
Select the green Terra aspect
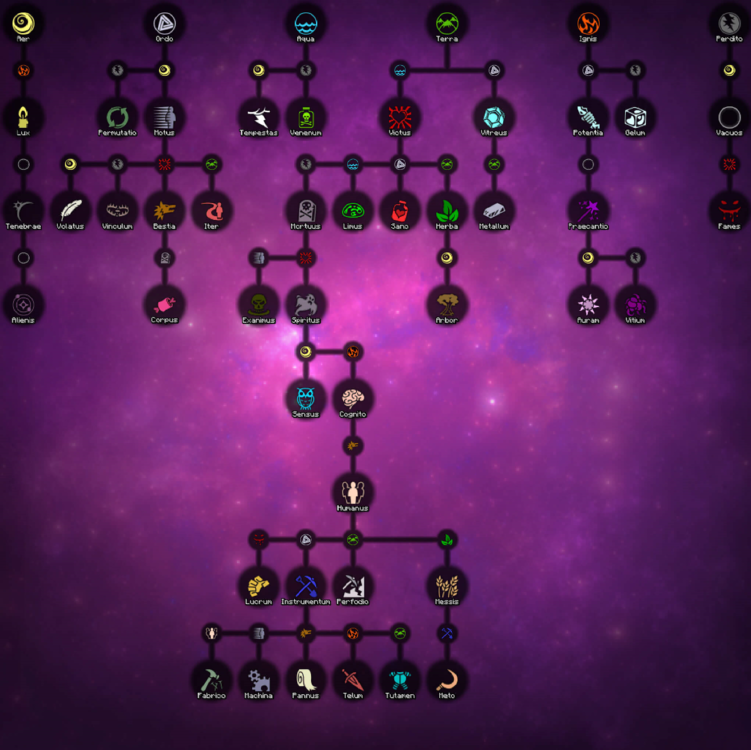point(447,21)
